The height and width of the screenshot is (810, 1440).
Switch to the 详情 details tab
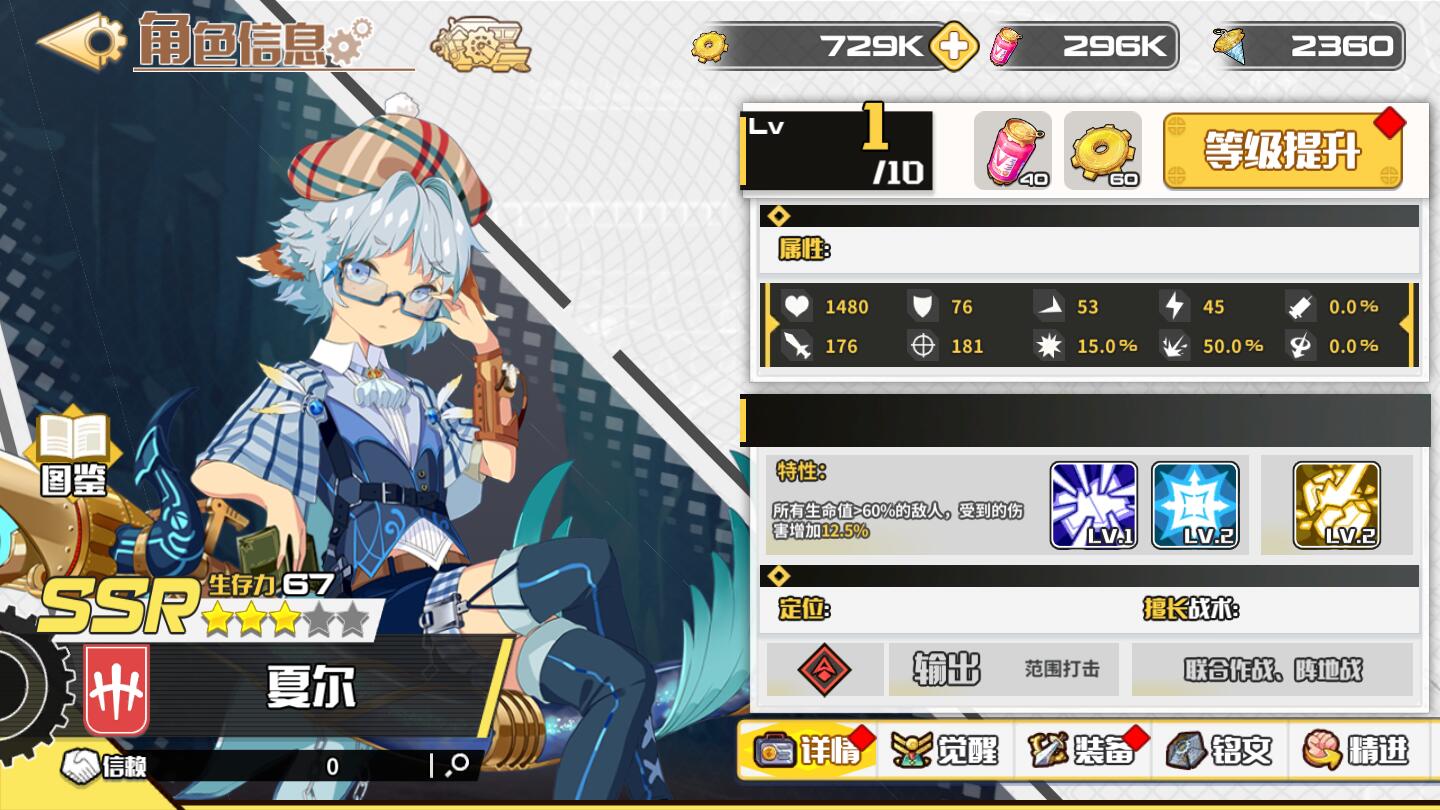pyautogui.click(x=808, y=749)
